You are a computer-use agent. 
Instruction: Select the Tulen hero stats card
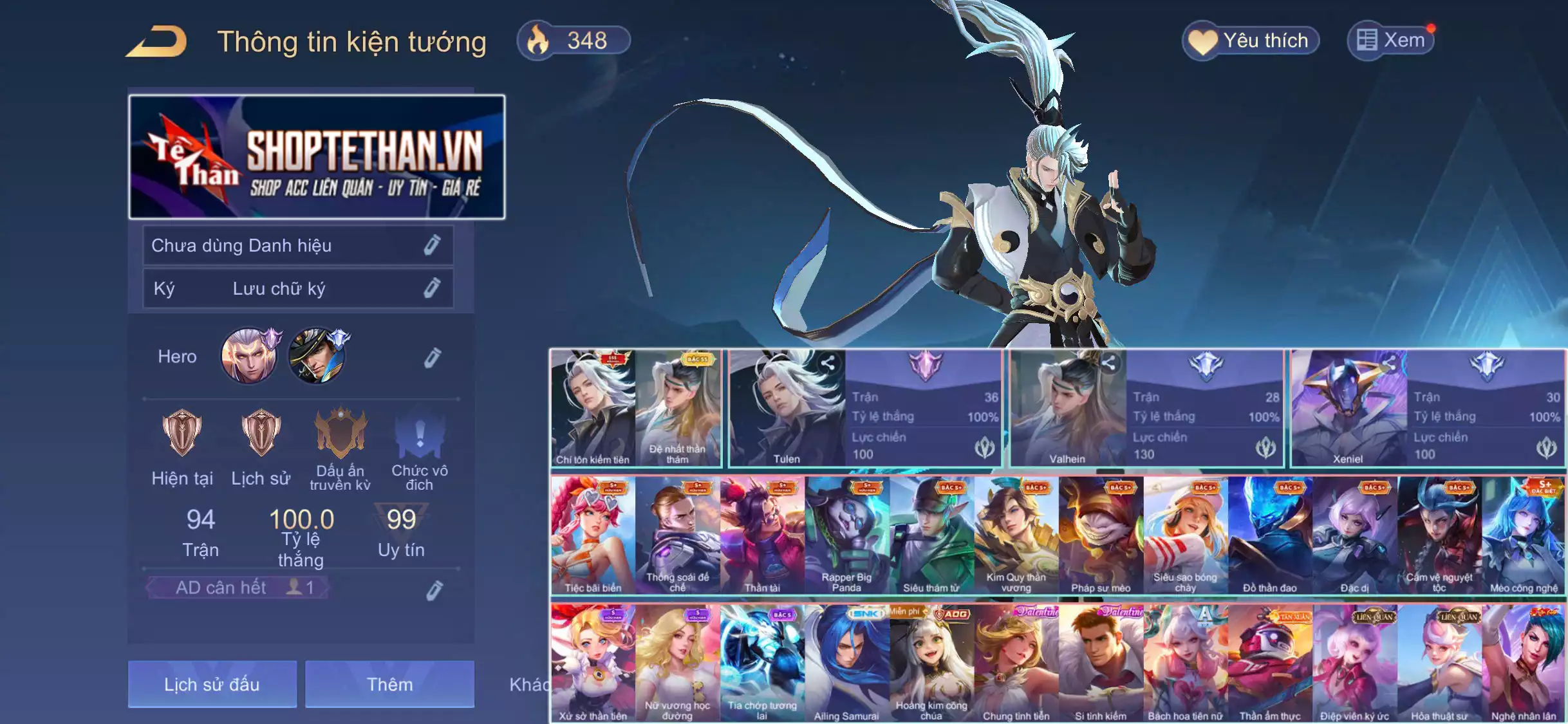point(864,408)
